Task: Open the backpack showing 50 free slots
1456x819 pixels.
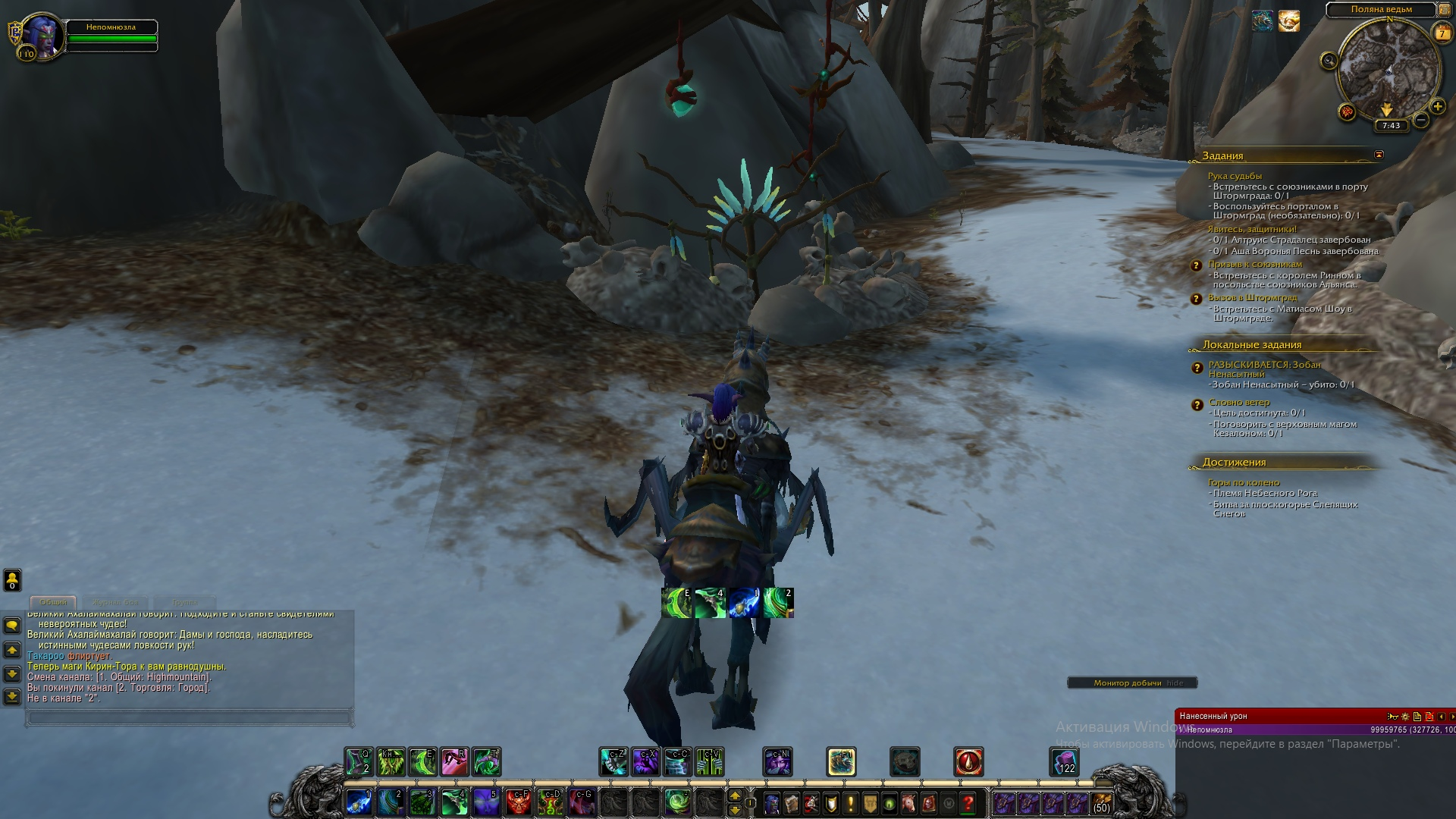Action: tap(1101, 803)
